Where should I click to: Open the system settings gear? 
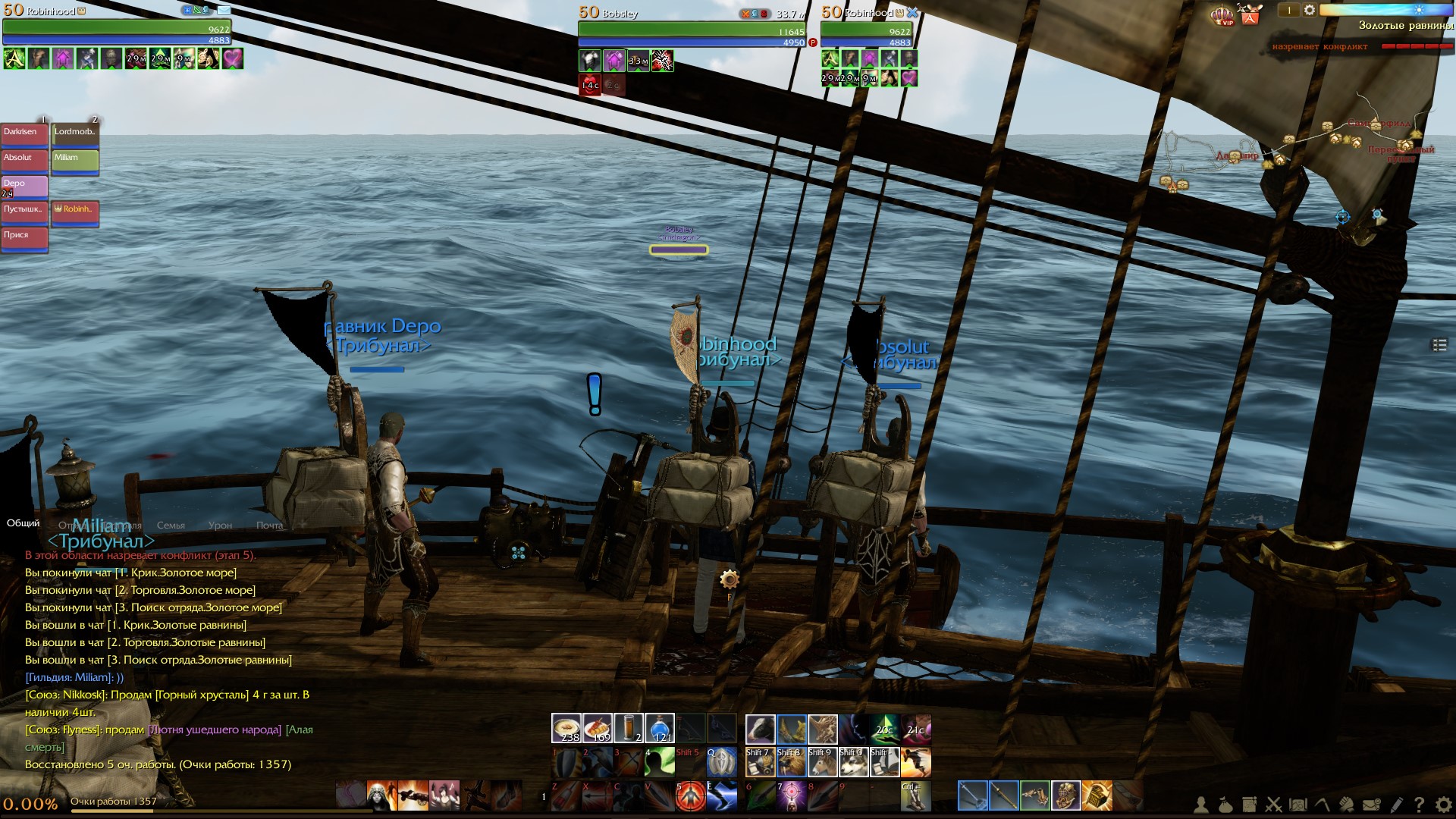tap(1443, 805)
